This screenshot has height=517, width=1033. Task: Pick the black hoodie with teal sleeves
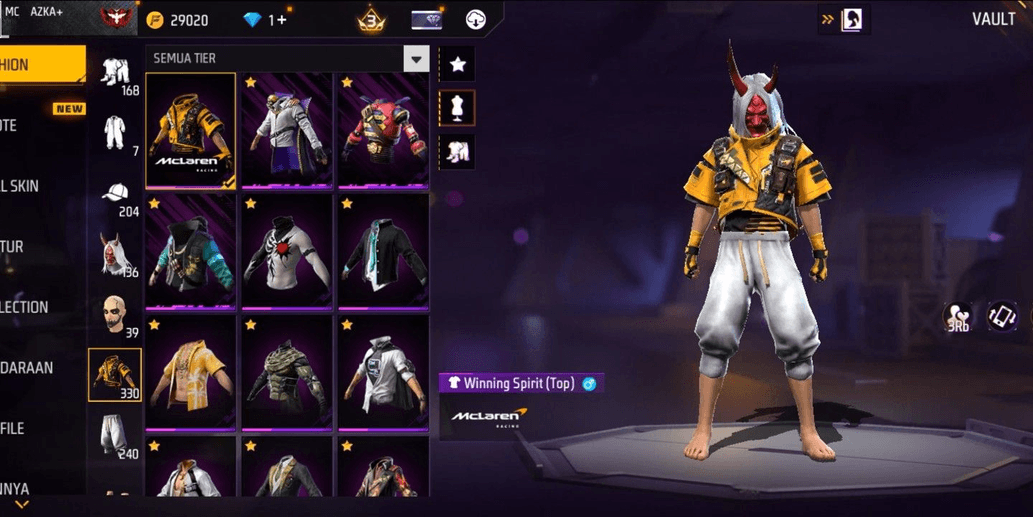coord(190,252)
